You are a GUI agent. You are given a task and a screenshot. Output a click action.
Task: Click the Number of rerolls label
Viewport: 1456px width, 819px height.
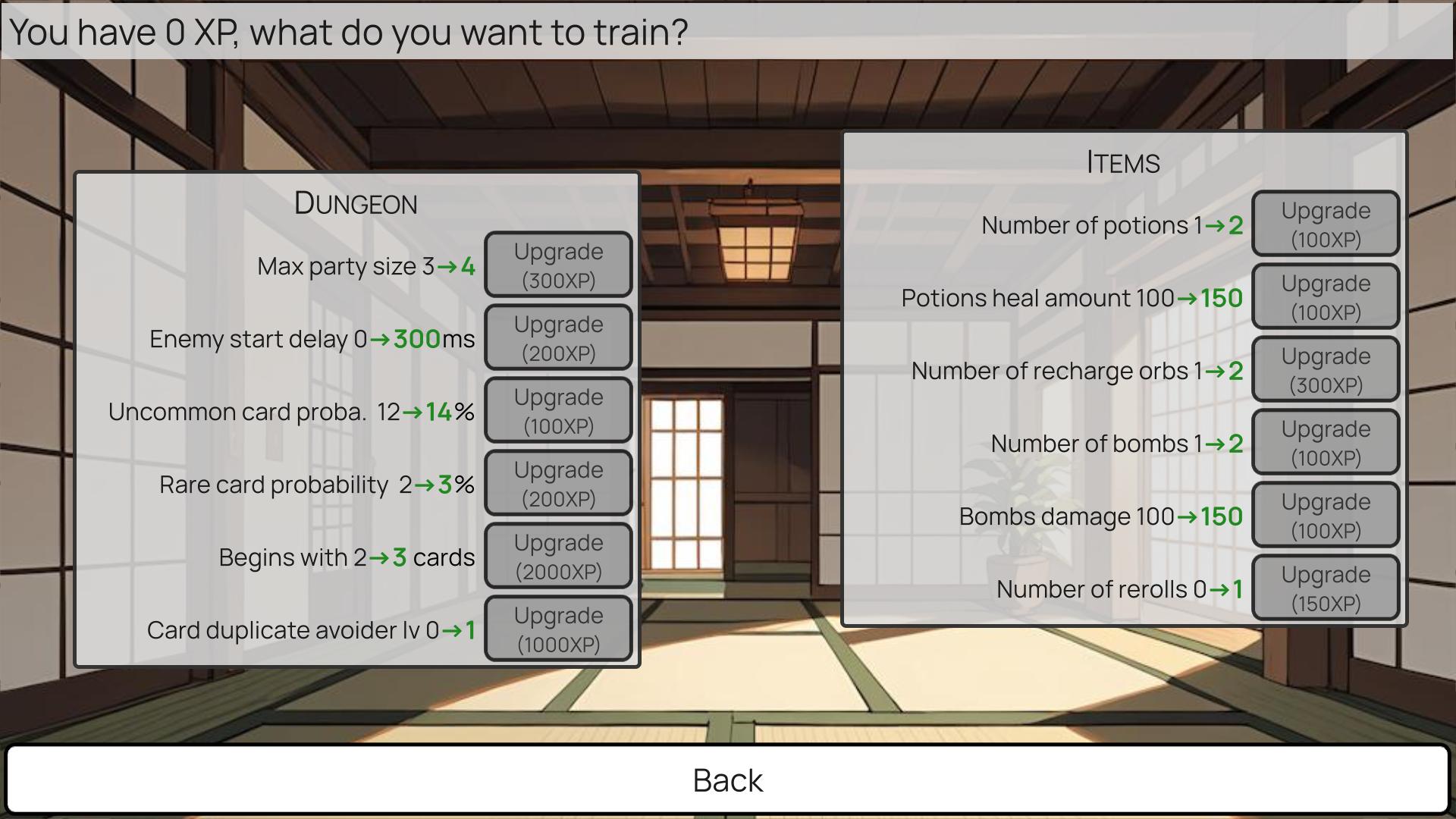tap(1120, 588)
